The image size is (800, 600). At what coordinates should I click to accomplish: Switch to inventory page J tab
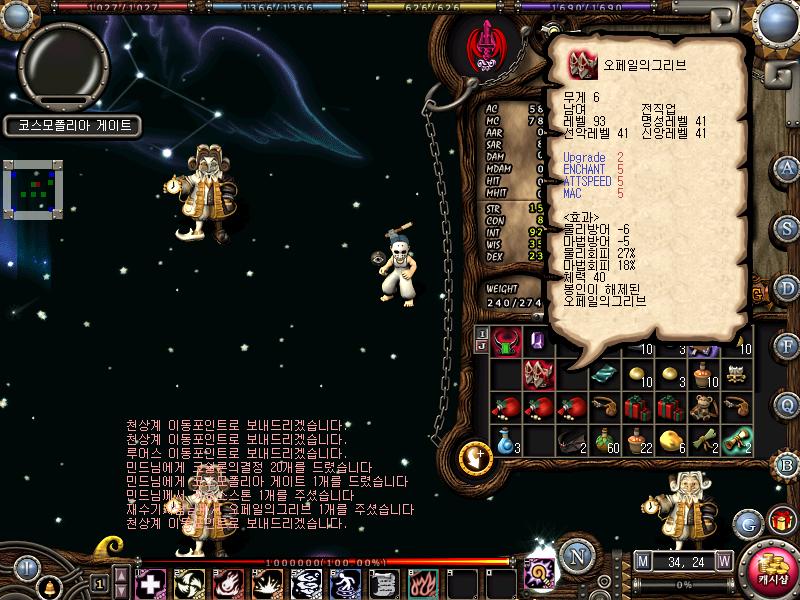tap(481, 347)
